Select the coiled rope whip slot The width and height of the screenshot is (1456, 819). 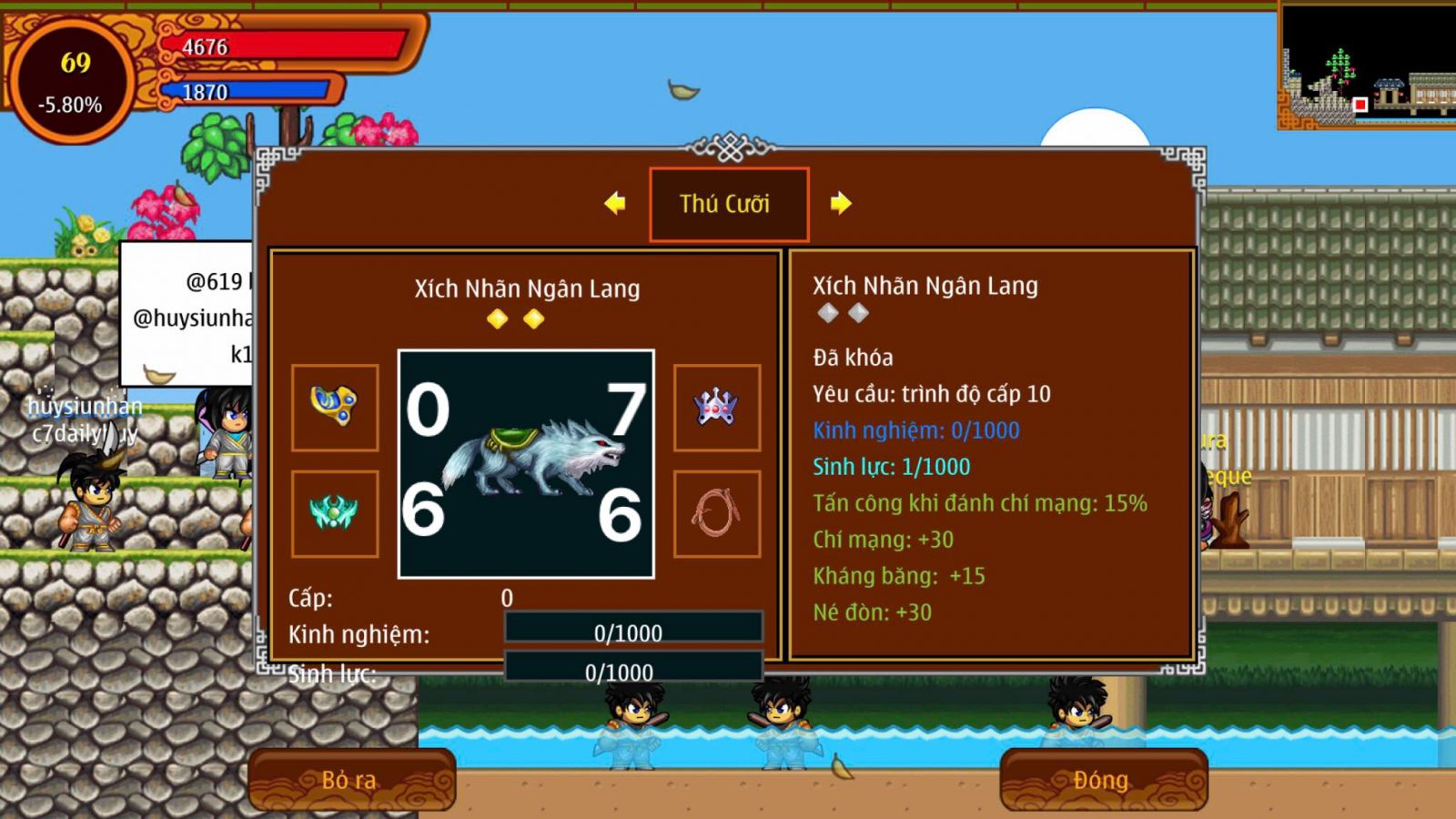(717, 513)
